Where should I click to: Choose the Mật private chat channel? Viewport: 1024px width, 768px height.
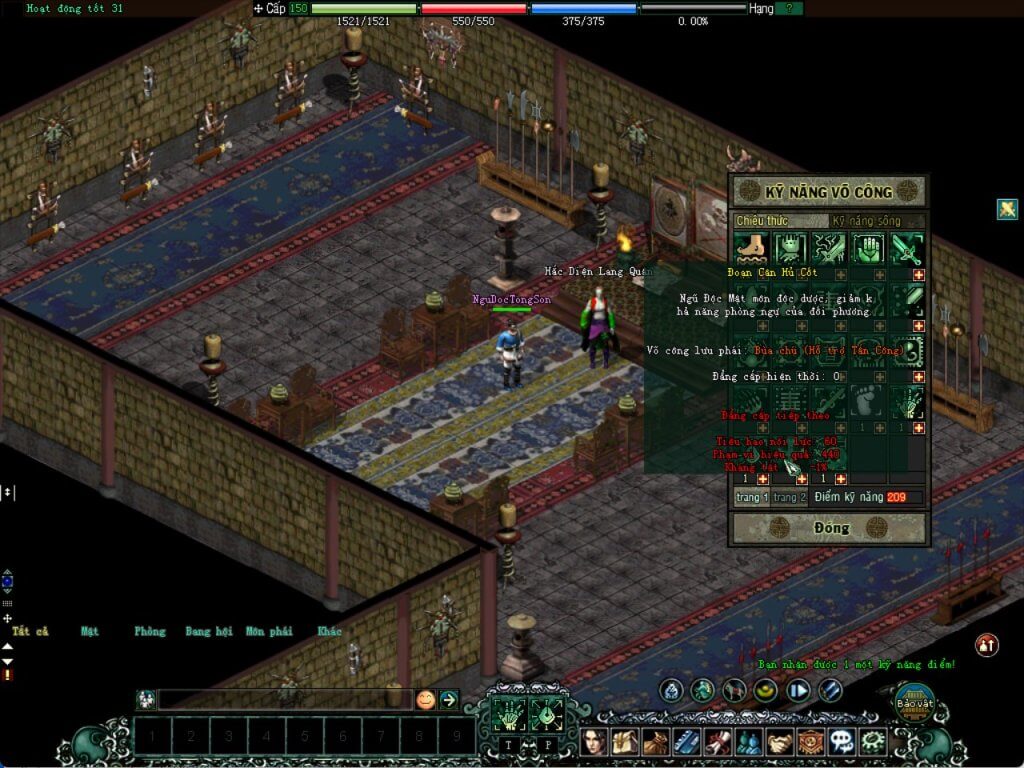90,631
